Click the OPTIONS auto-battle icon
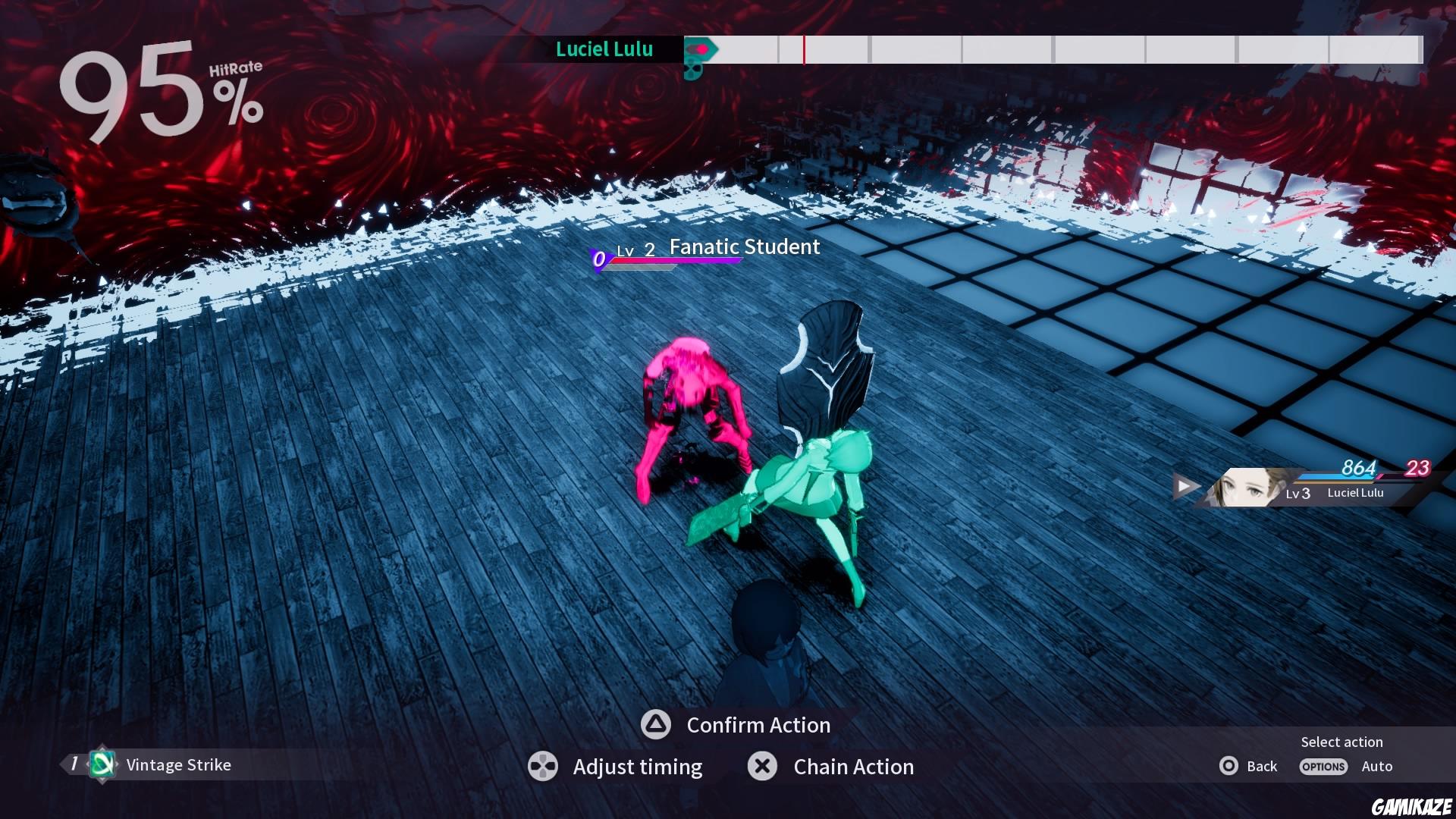Image resolution: width=1456 pixels, height=819 pixels. 1323,767
